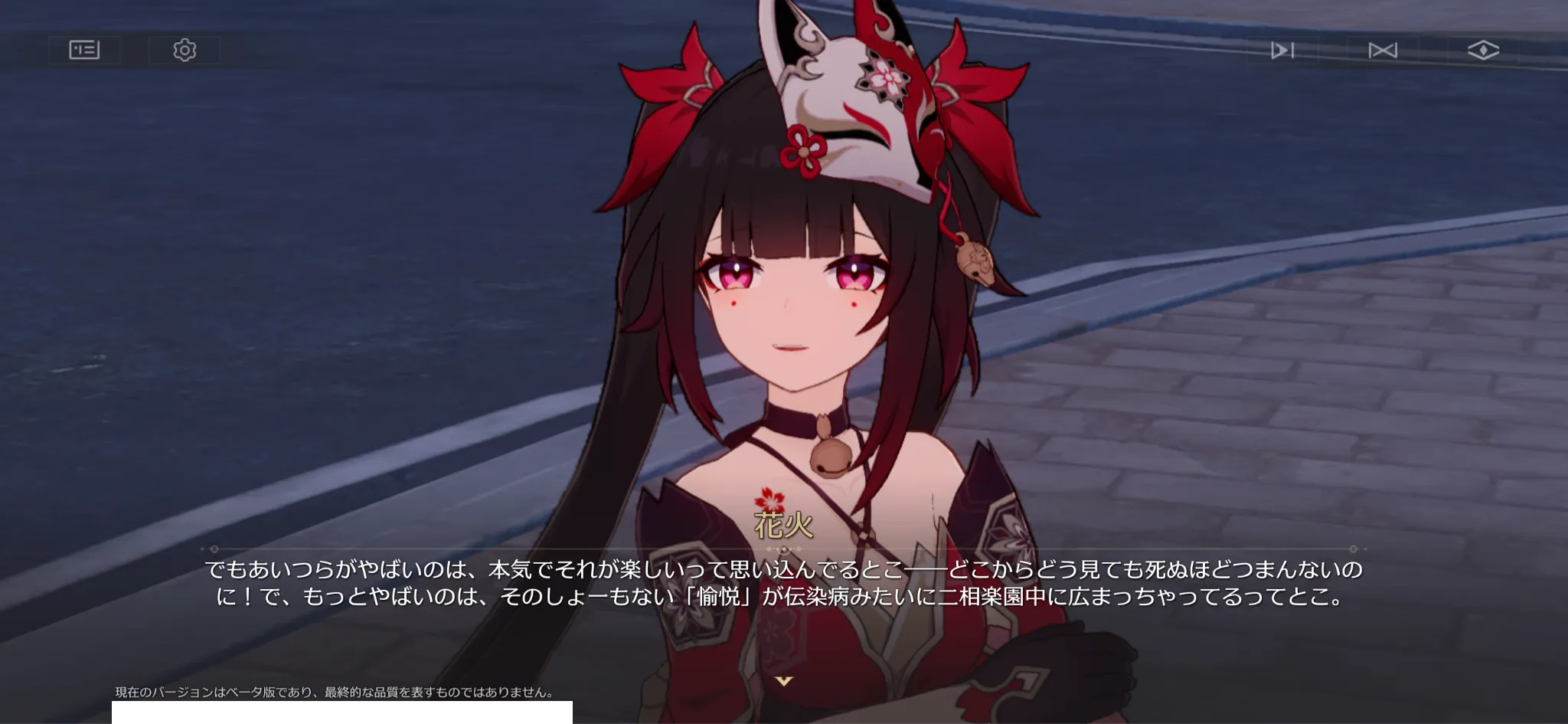Click the message log icon top-left
This screenshot has height=724, width=1568.
point(84,50)
